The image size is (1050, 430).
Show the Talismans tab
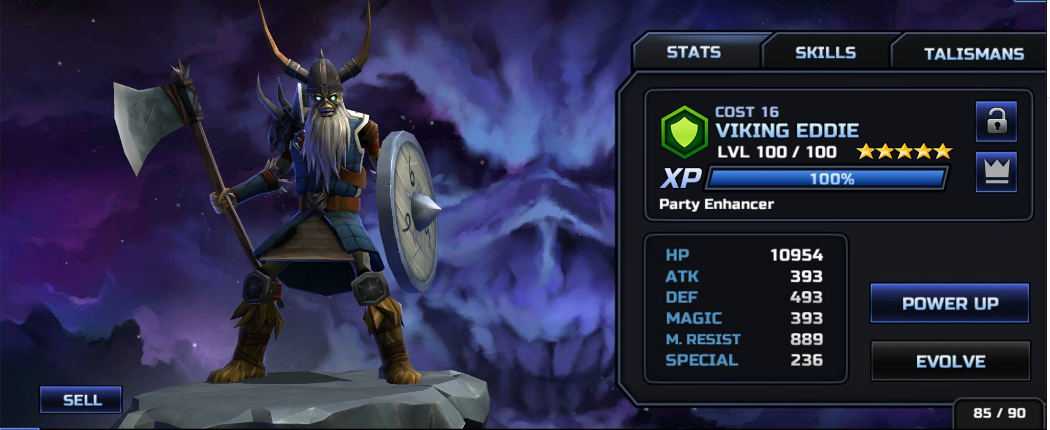click(x=973, y=54)
